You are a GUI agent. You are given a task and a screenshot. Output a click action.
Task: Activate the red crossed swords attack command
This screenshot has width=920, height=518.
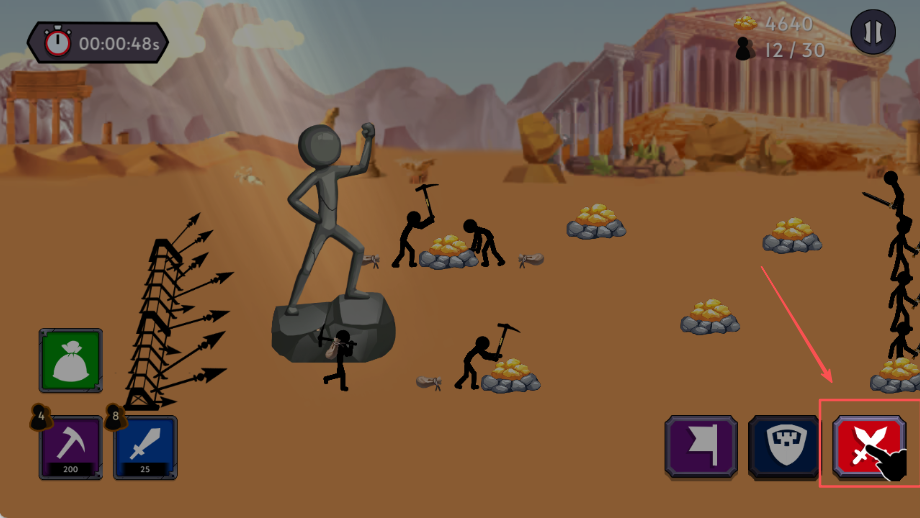point(865,446)
